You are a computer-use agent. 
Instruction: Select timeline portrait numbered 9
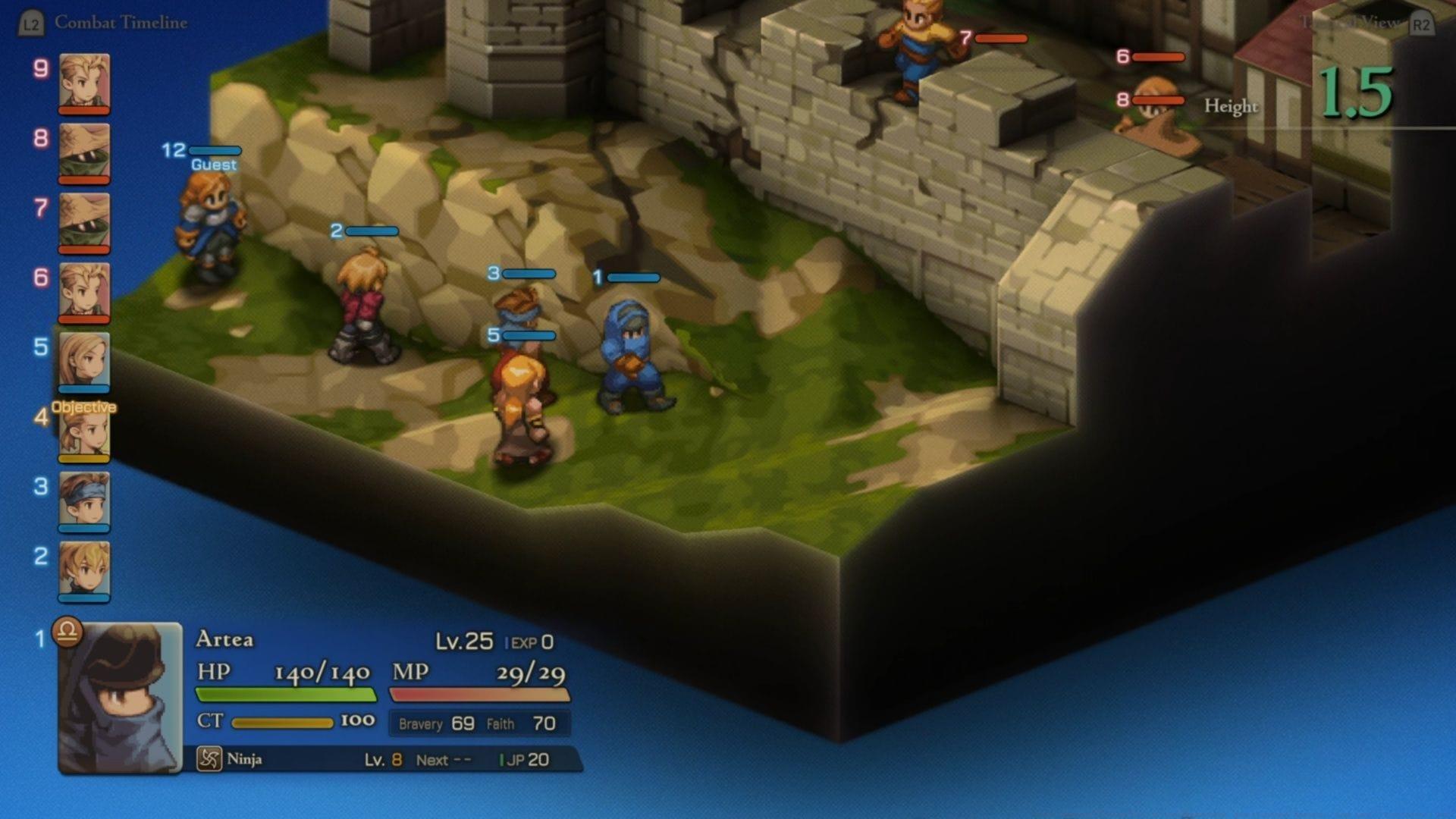tap(83, 82)
